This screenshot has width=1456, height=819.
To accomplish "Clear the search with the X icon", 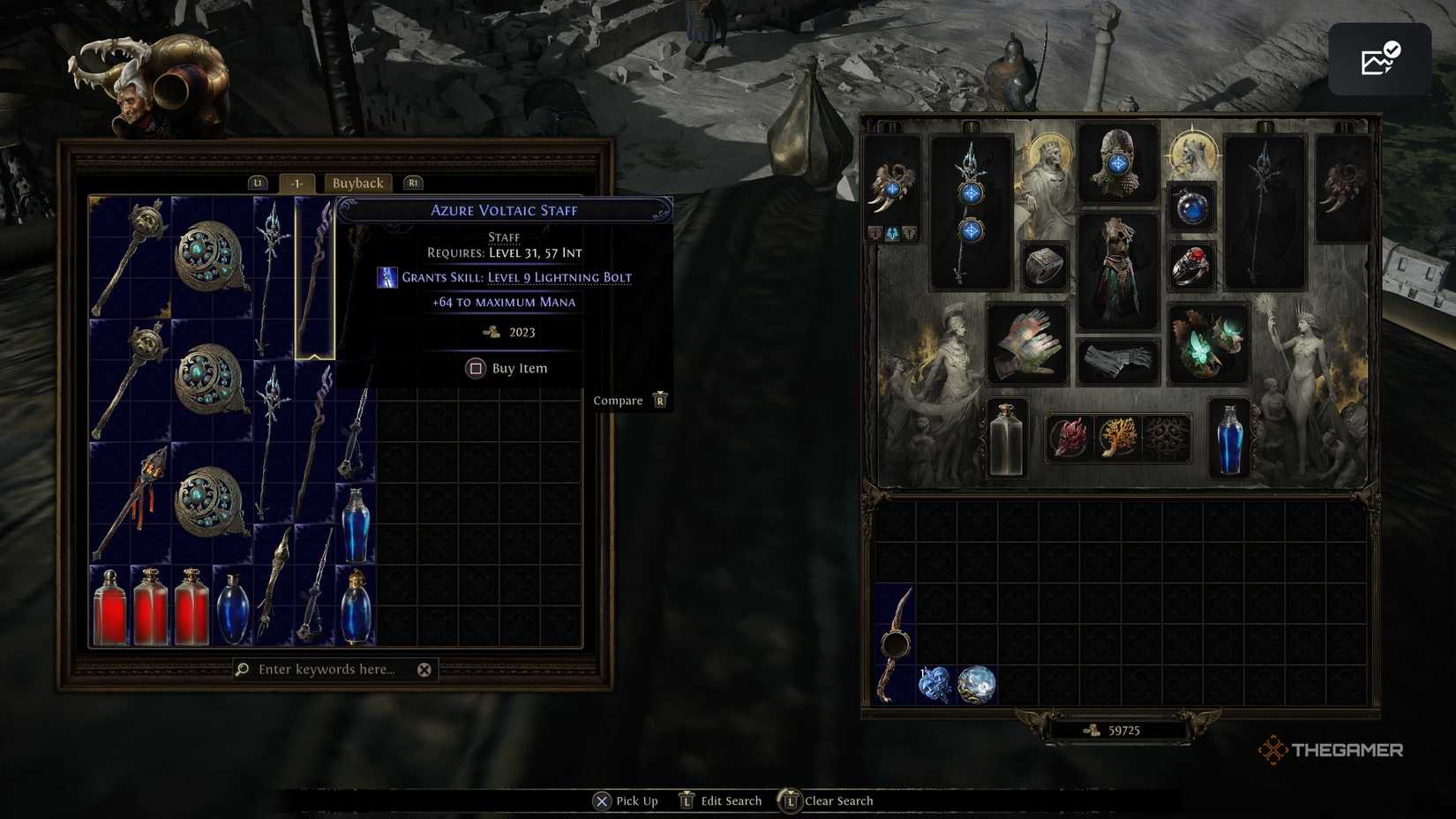I will 424,669.
